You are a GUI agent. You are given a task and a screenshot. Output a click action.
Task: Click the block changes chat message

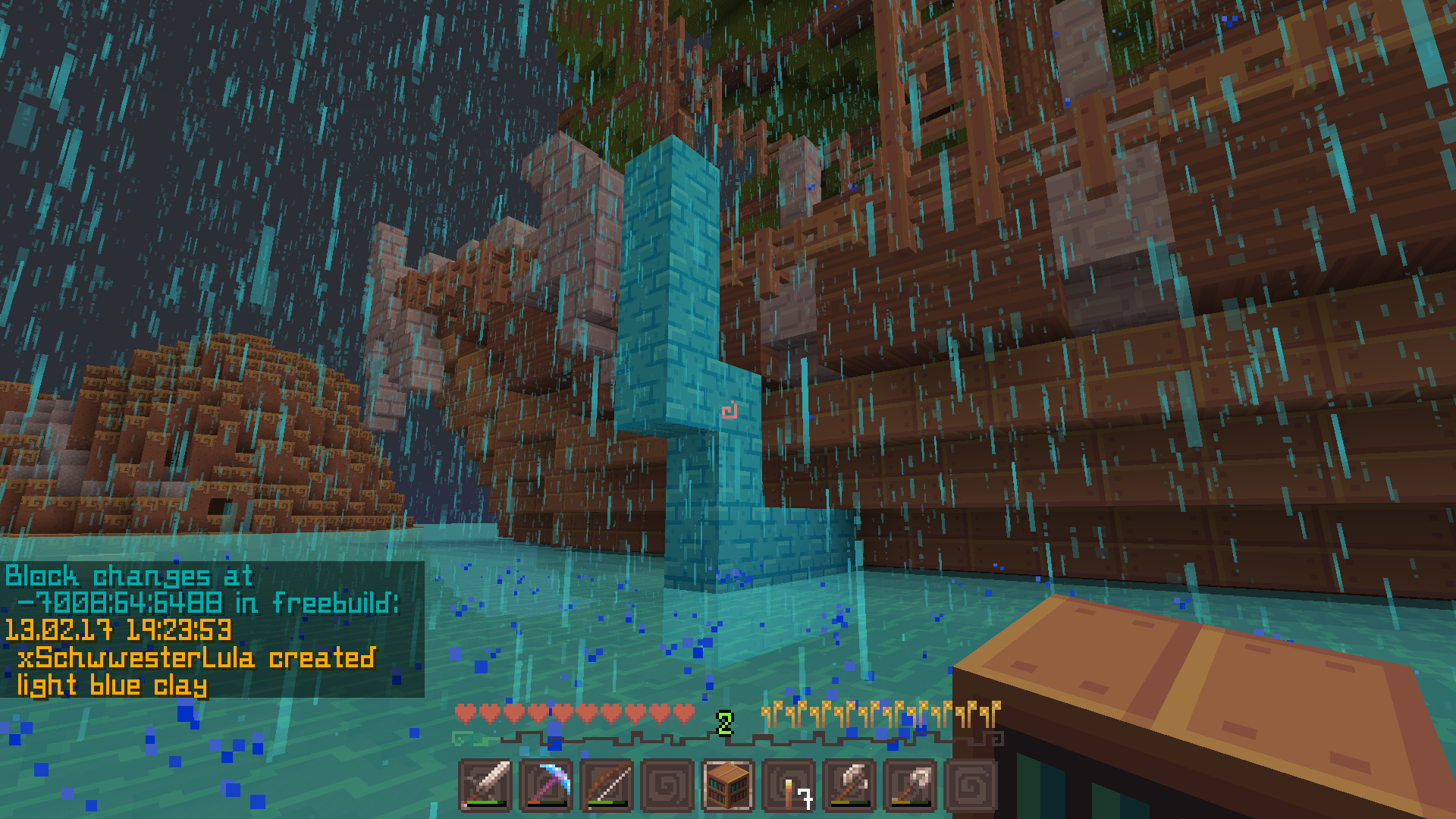tap(203, 630)
